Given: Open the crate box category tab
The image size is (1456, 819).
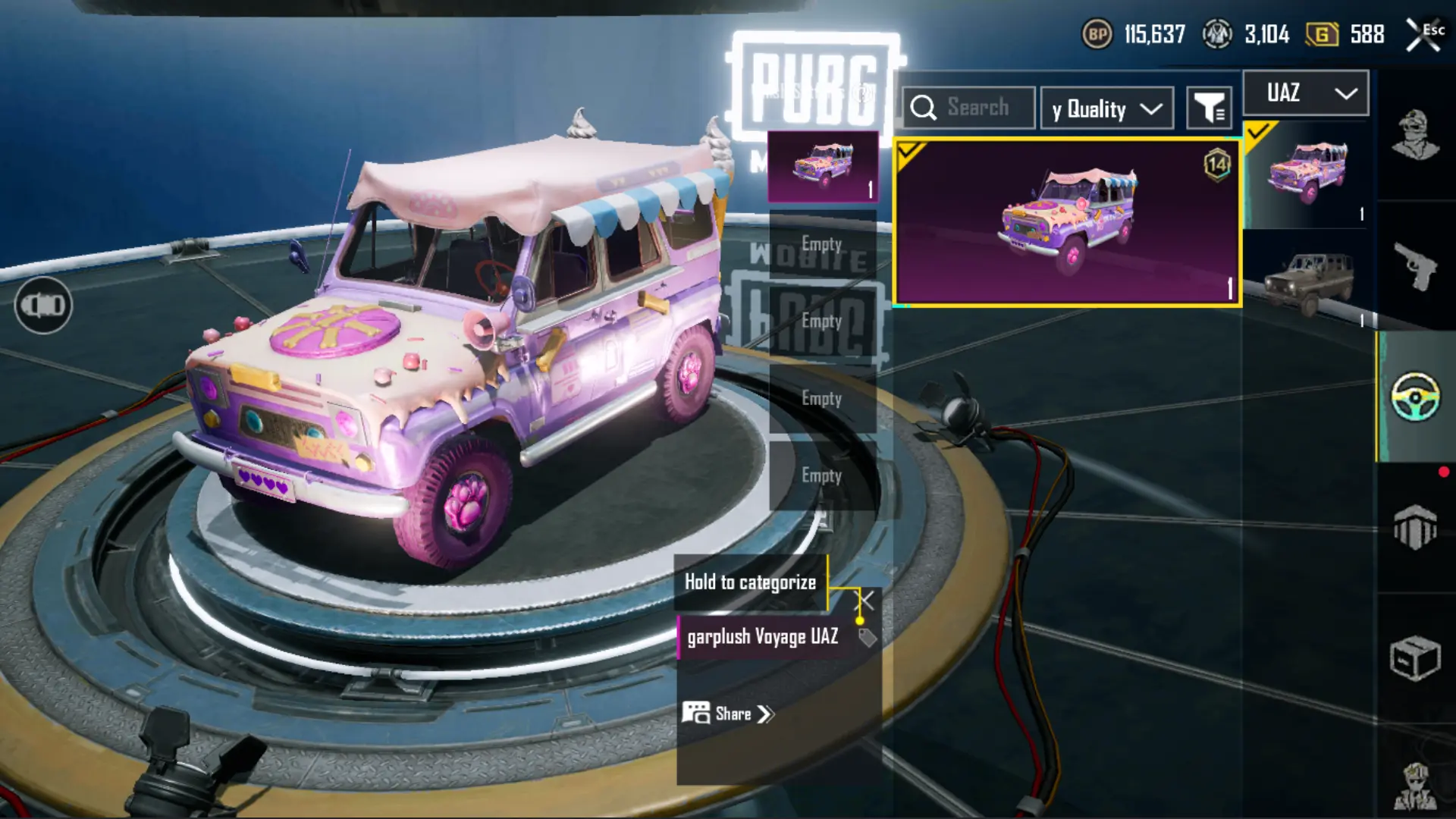Looking at the screenshot, I should click(1415, 658).
